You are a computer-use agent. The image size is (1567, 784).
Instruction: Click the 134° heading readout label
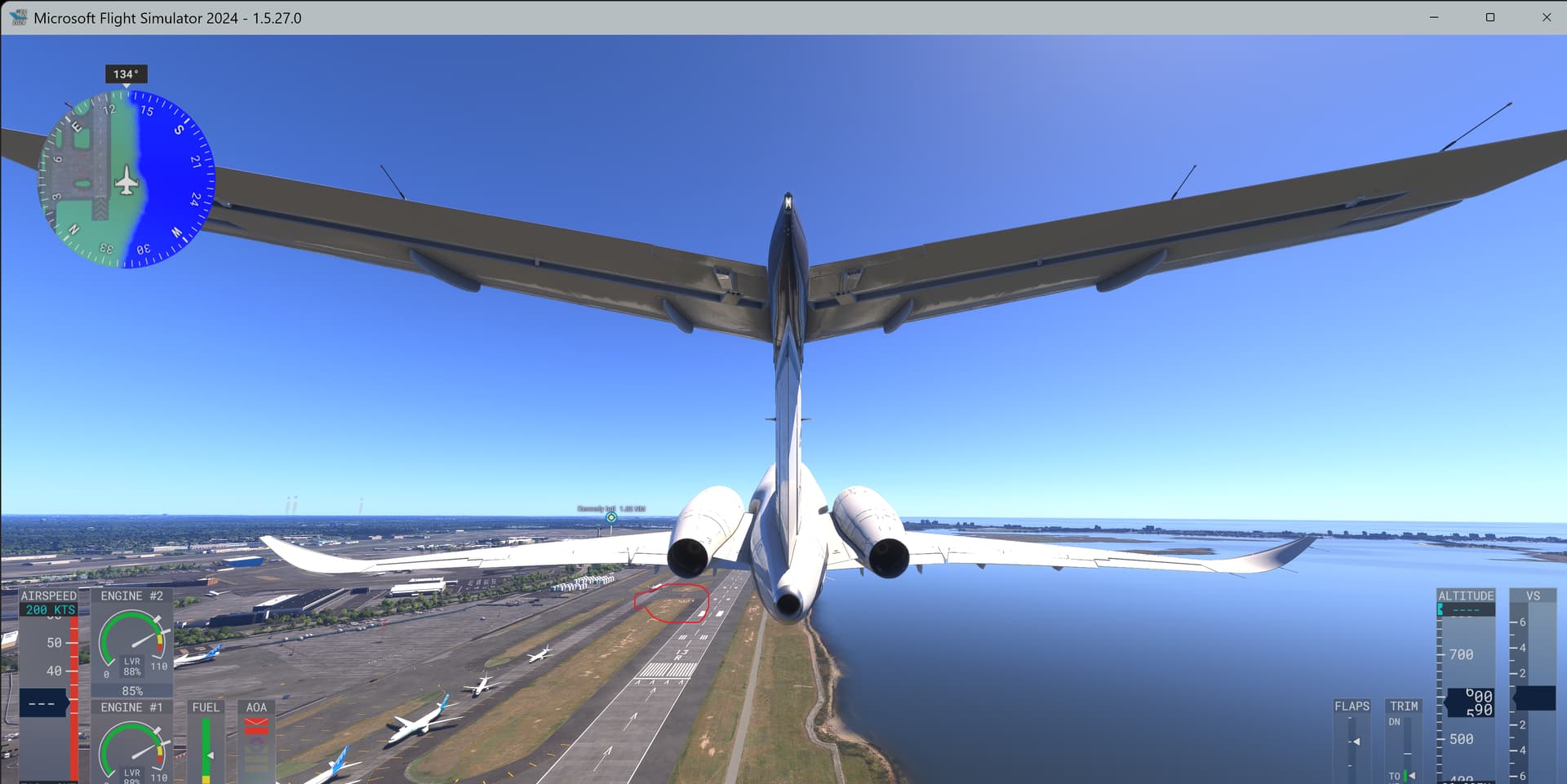tap(127, 73)
